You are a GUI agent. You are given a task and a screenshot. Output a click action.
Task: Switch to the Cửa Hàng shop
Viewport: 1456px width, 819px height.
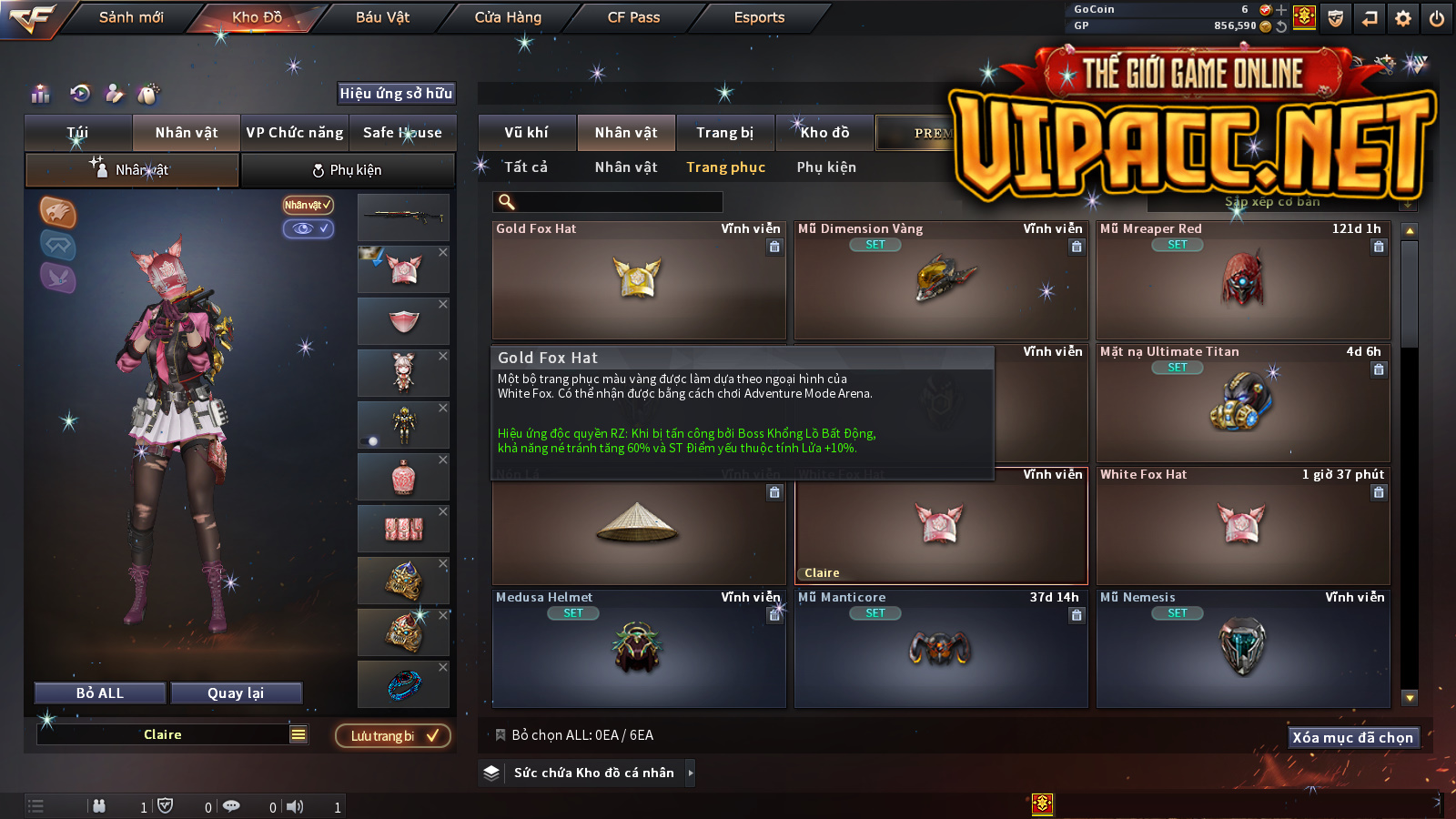[508, 17]
